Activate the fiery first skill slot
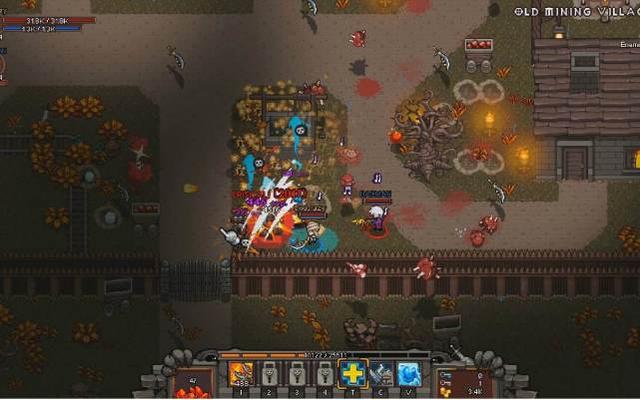This screenshot has height=400, width=640. [x=241, y=374]
